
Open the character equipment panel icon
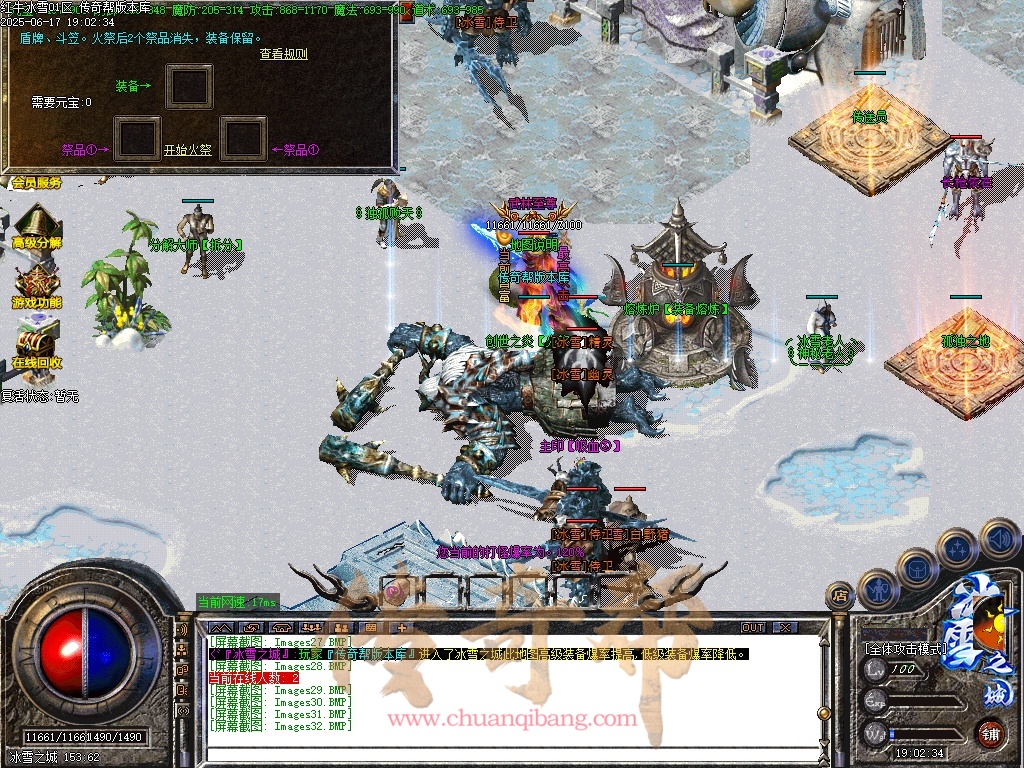point(877,589)
